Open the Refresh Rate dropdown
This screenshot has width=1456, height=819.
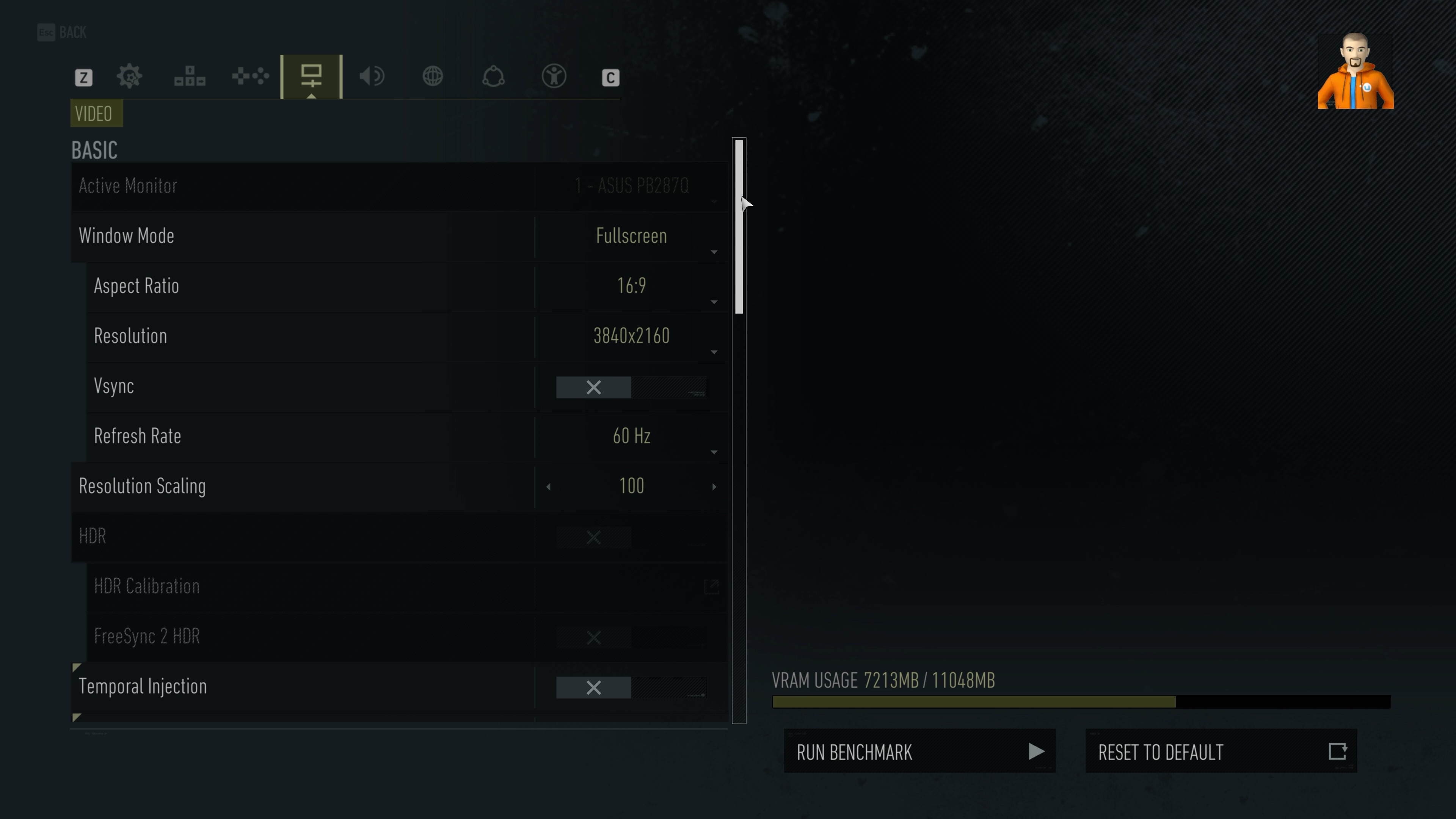631,436
